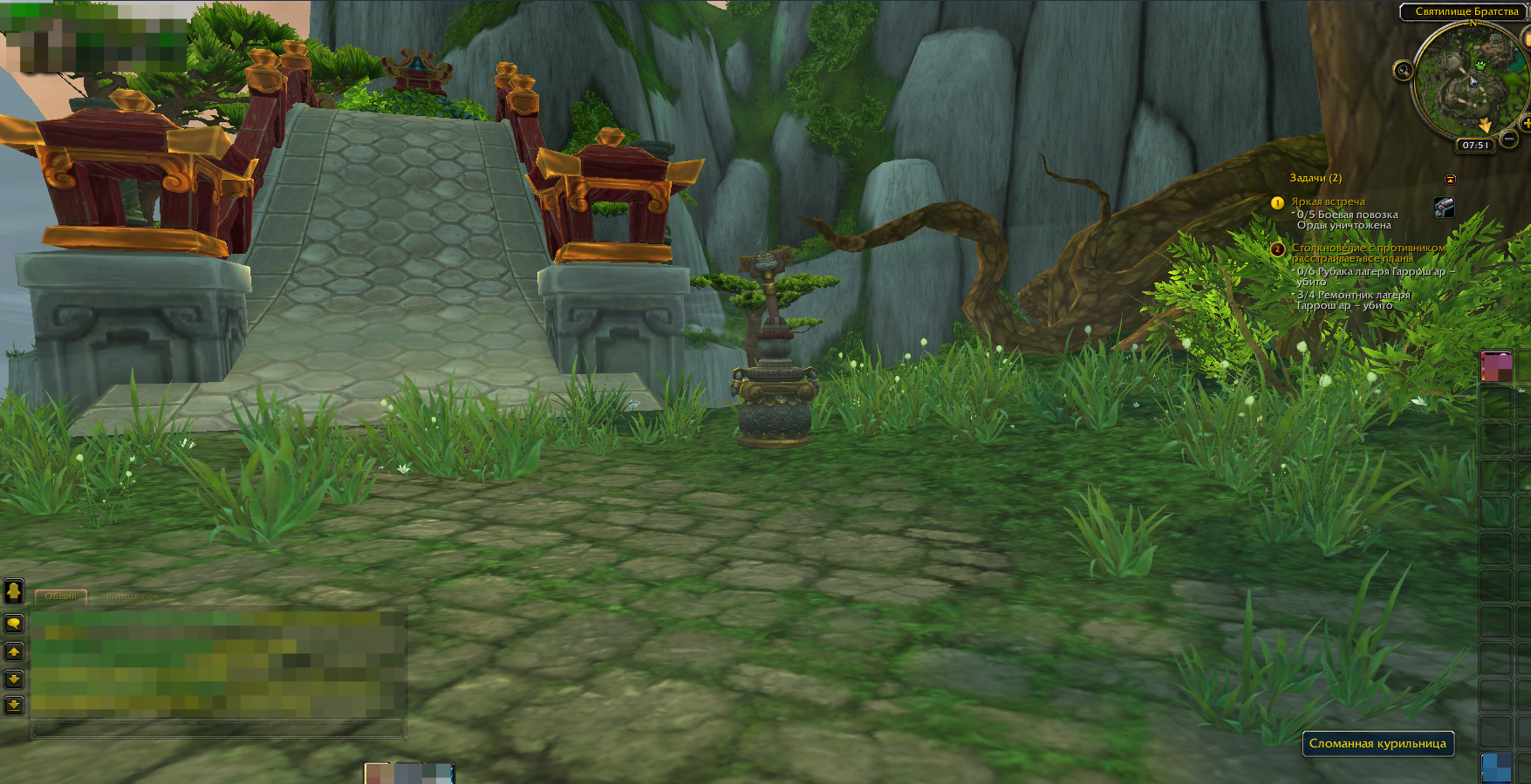Click the chat scroll-up arrow button

point(14,651)
